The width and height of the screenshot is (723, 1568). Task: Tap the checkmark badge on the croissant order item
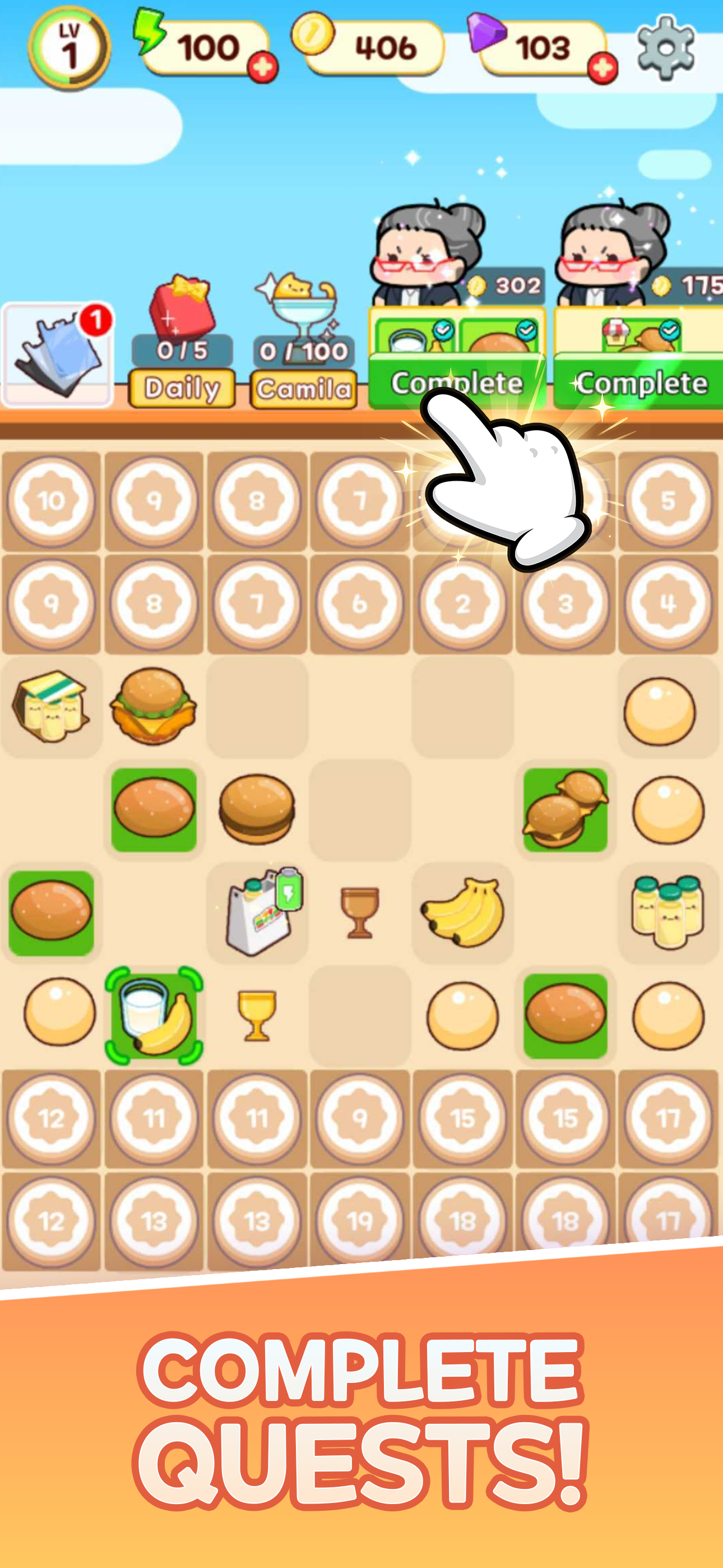click(x=668, y=333)
